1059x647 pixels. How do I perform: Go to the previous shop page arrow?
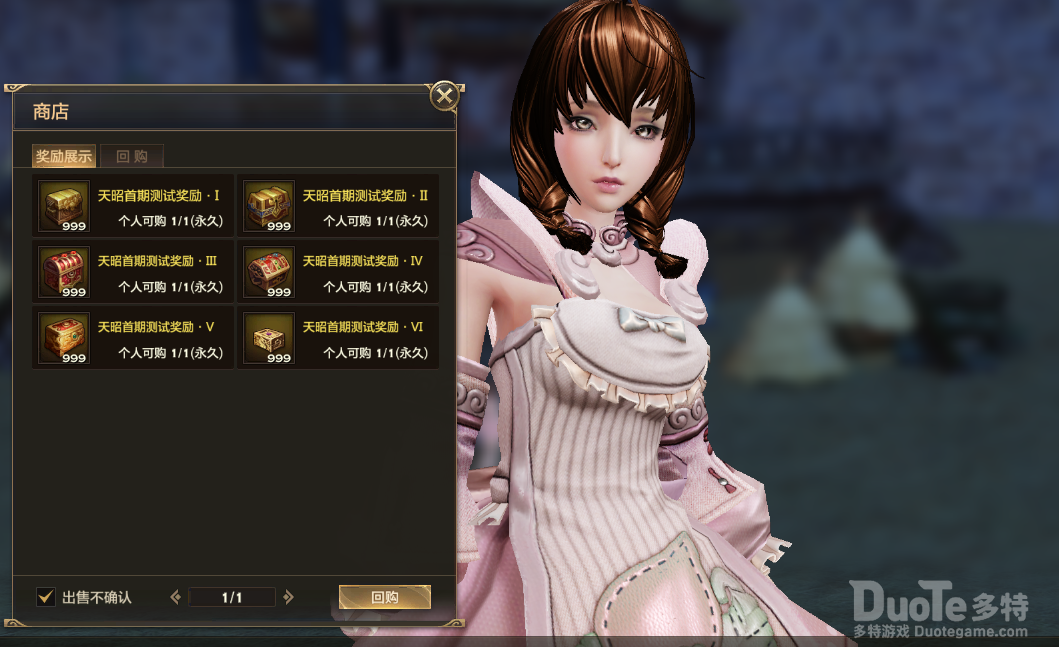[176, 597]
